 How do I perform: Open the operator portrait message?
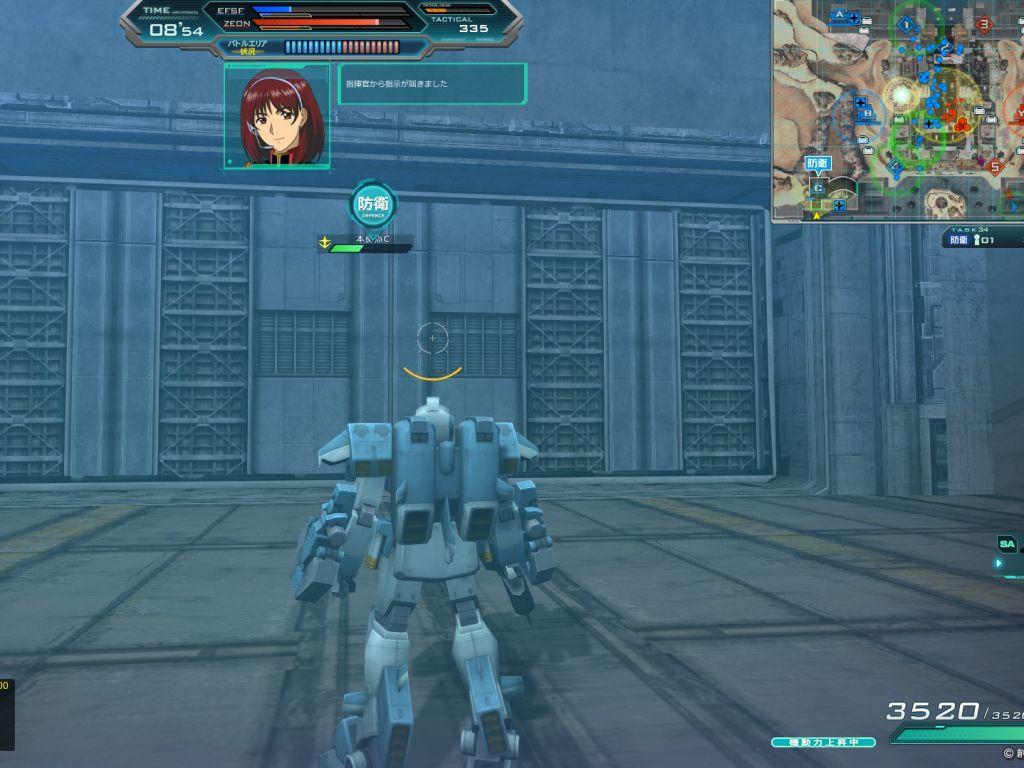[x=277, y=116]
